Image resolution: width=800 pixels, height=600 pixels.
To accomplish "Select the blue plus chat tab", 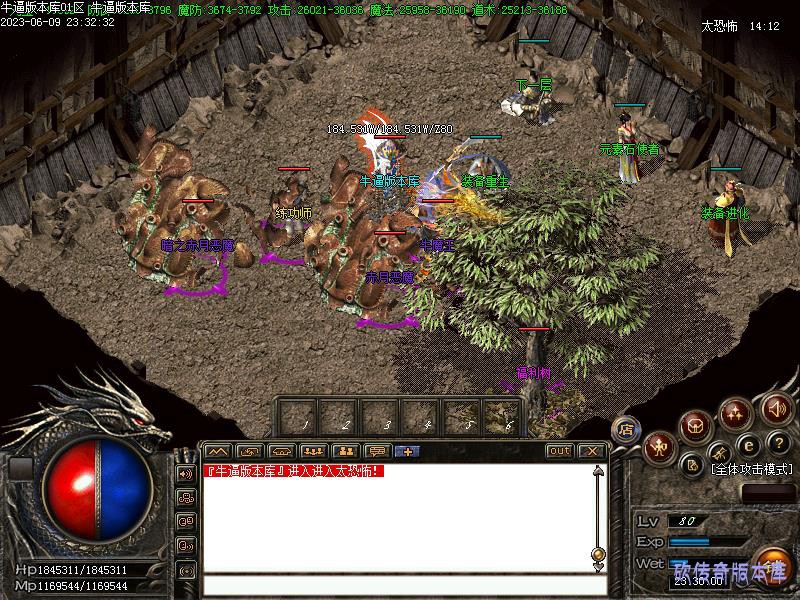I will [x=408, y=451].
